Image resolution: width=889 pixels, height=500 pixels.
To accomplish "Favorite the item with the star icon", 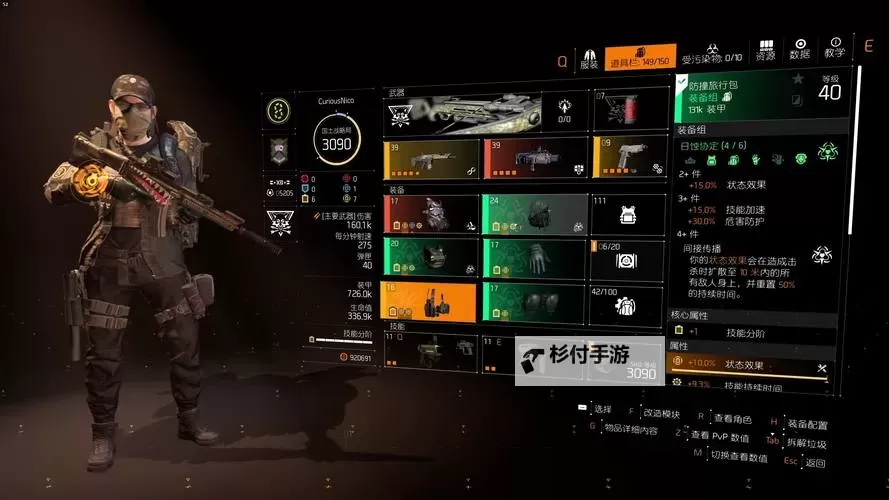I will [x=797, y=79].
